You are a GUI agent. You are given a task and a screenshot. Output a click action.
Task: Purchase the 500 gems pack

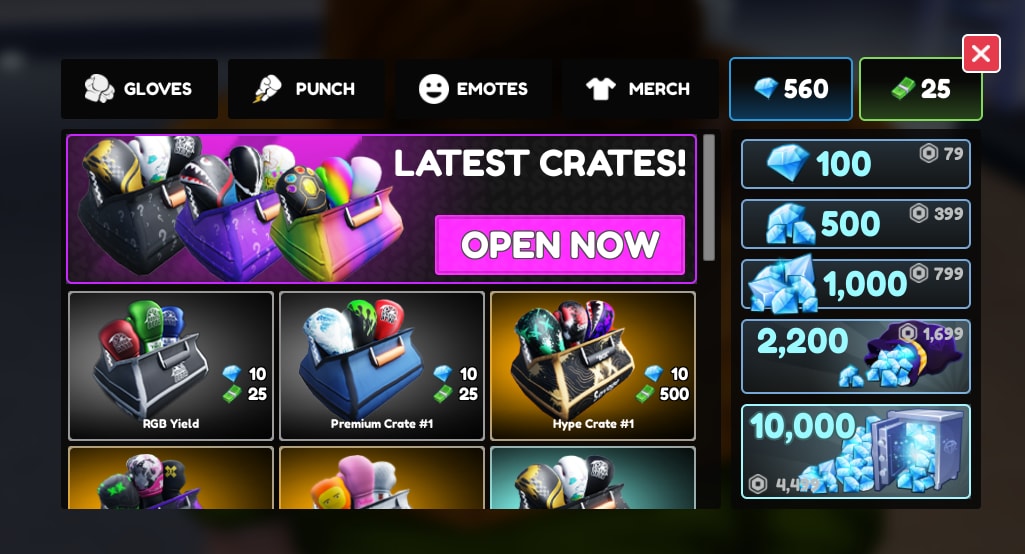[x=855, y=224]
